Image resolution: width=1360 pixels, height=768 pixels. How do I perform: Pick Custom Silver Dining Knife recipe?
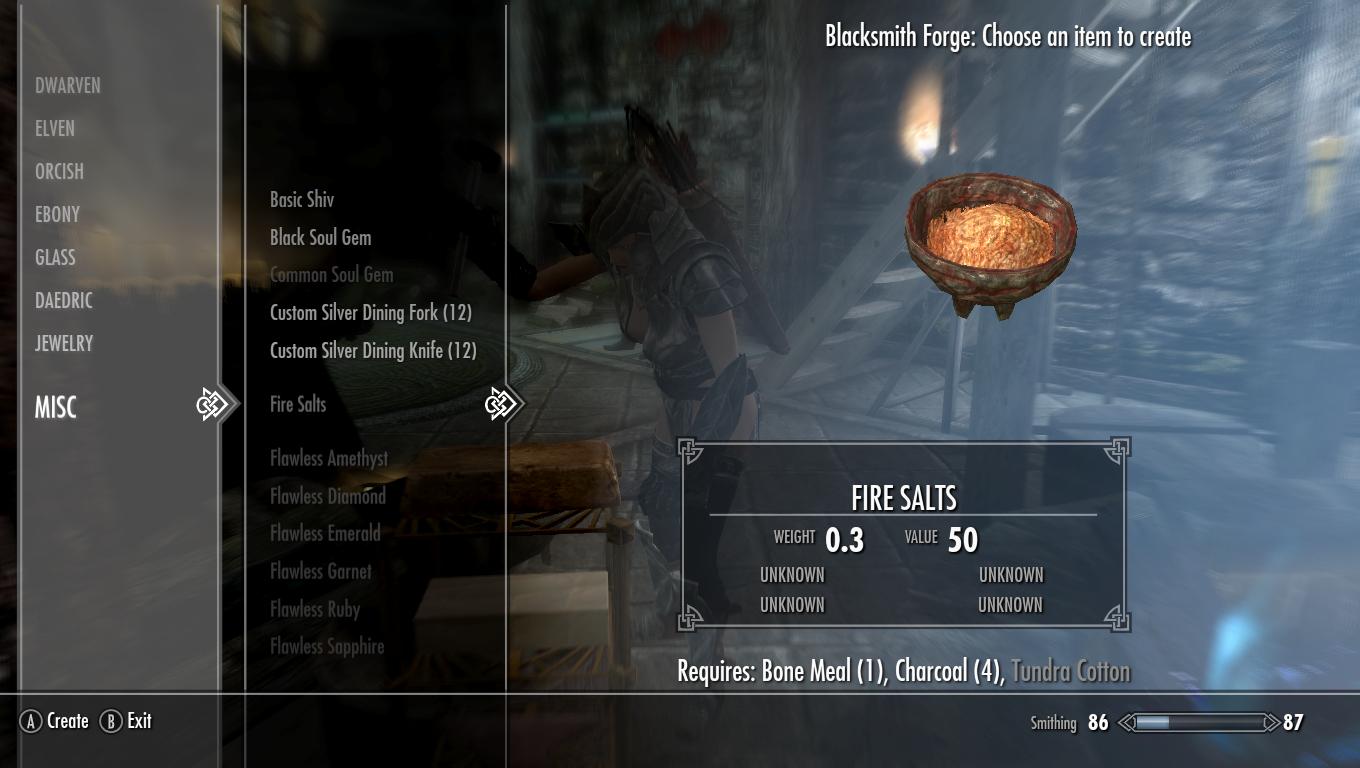373,351
